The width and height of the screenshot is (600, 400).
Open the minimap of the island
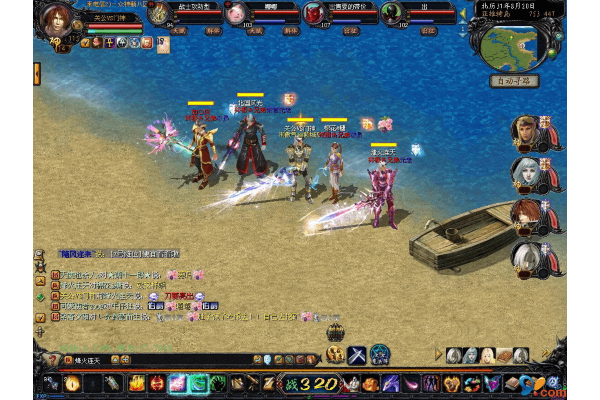pyautogui.click(x=513, y=44)
